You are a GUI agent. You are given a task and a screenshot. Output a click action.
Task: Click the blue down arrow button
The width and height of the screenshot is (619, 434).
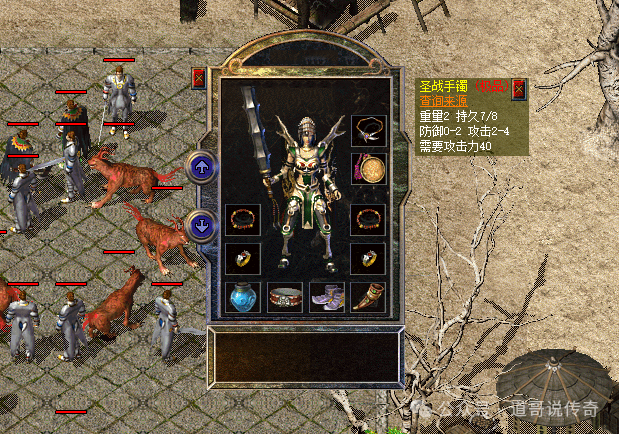click(x=201, y=225)
